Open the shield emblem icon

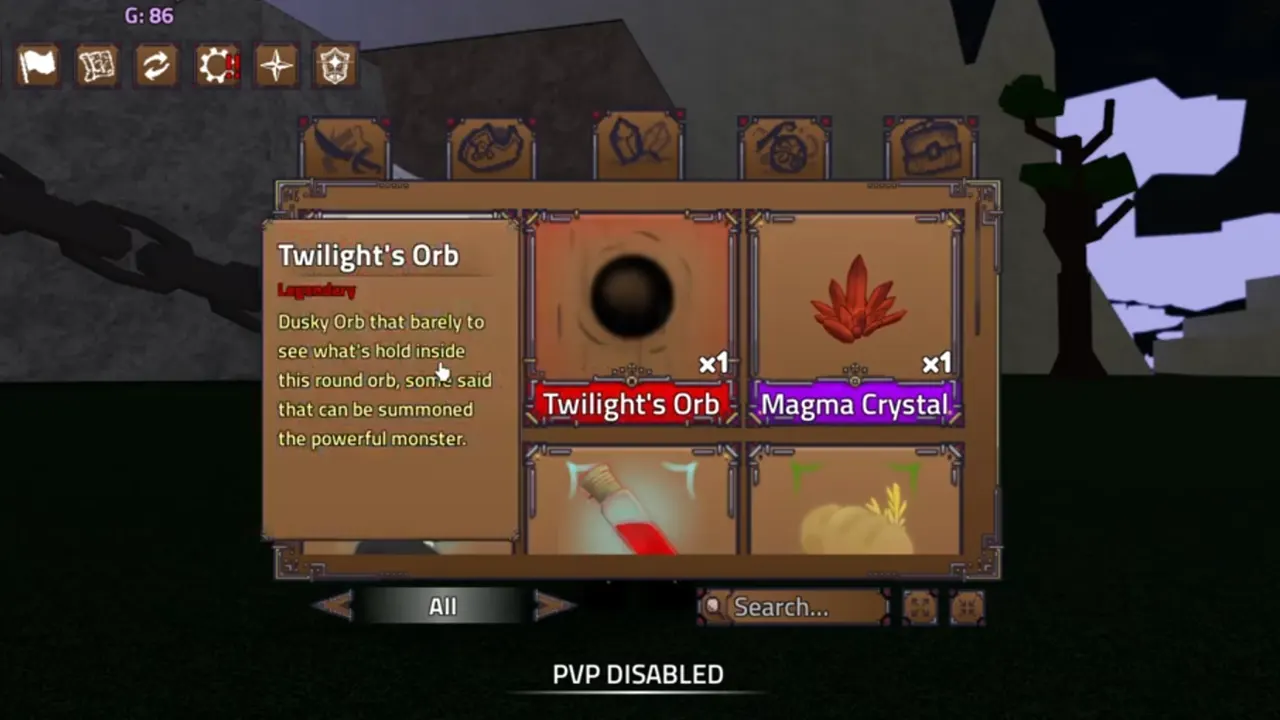(336, 65)
